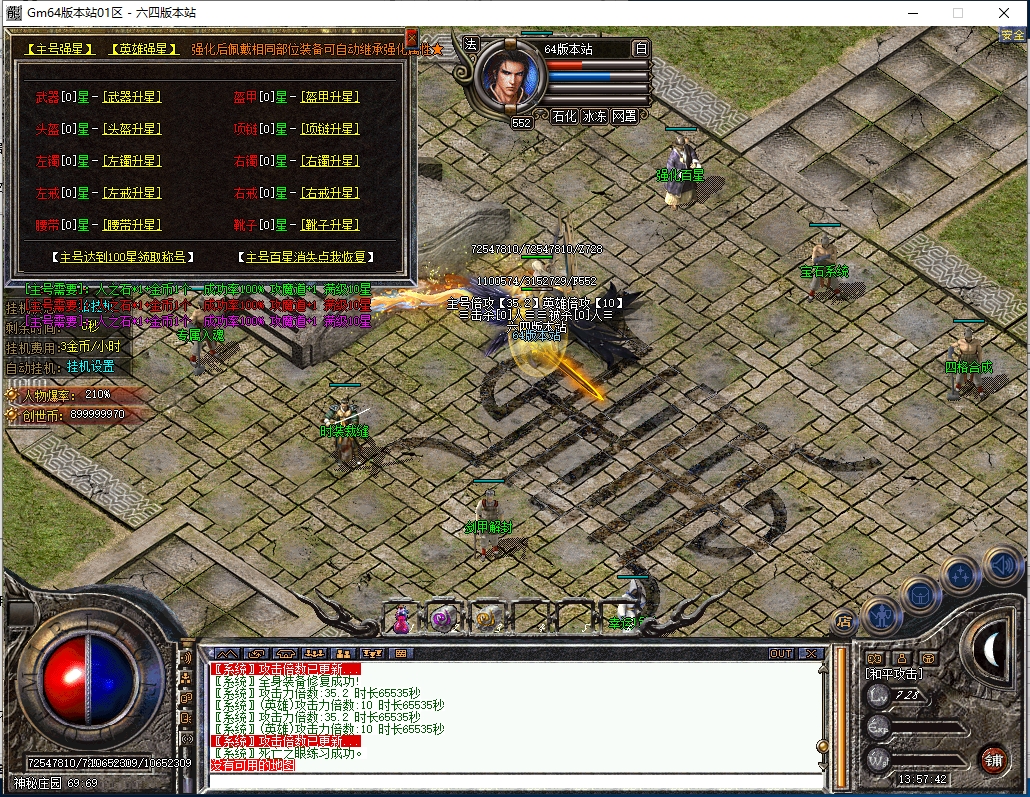Choose the 盔甲升星 option
Screen dimensions: 1030x797
pos(329,97)
